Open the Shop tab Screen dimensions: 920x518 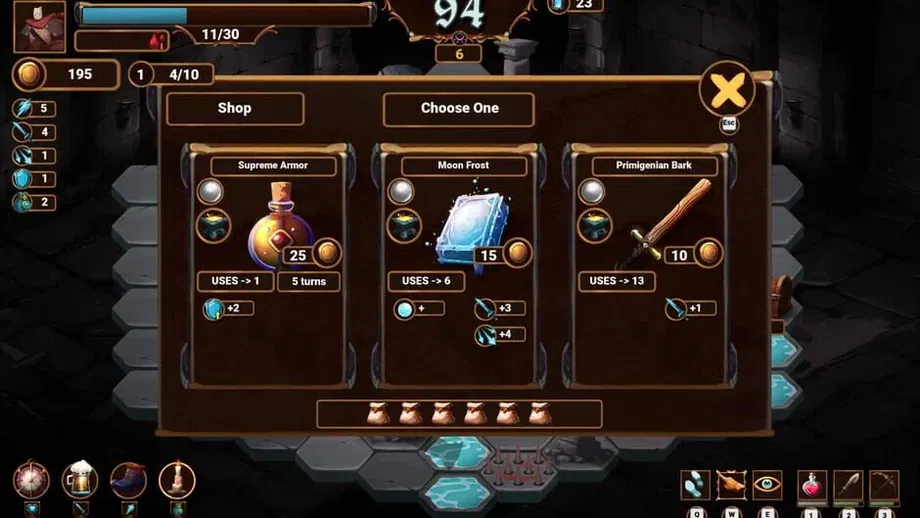coord(234,108)
